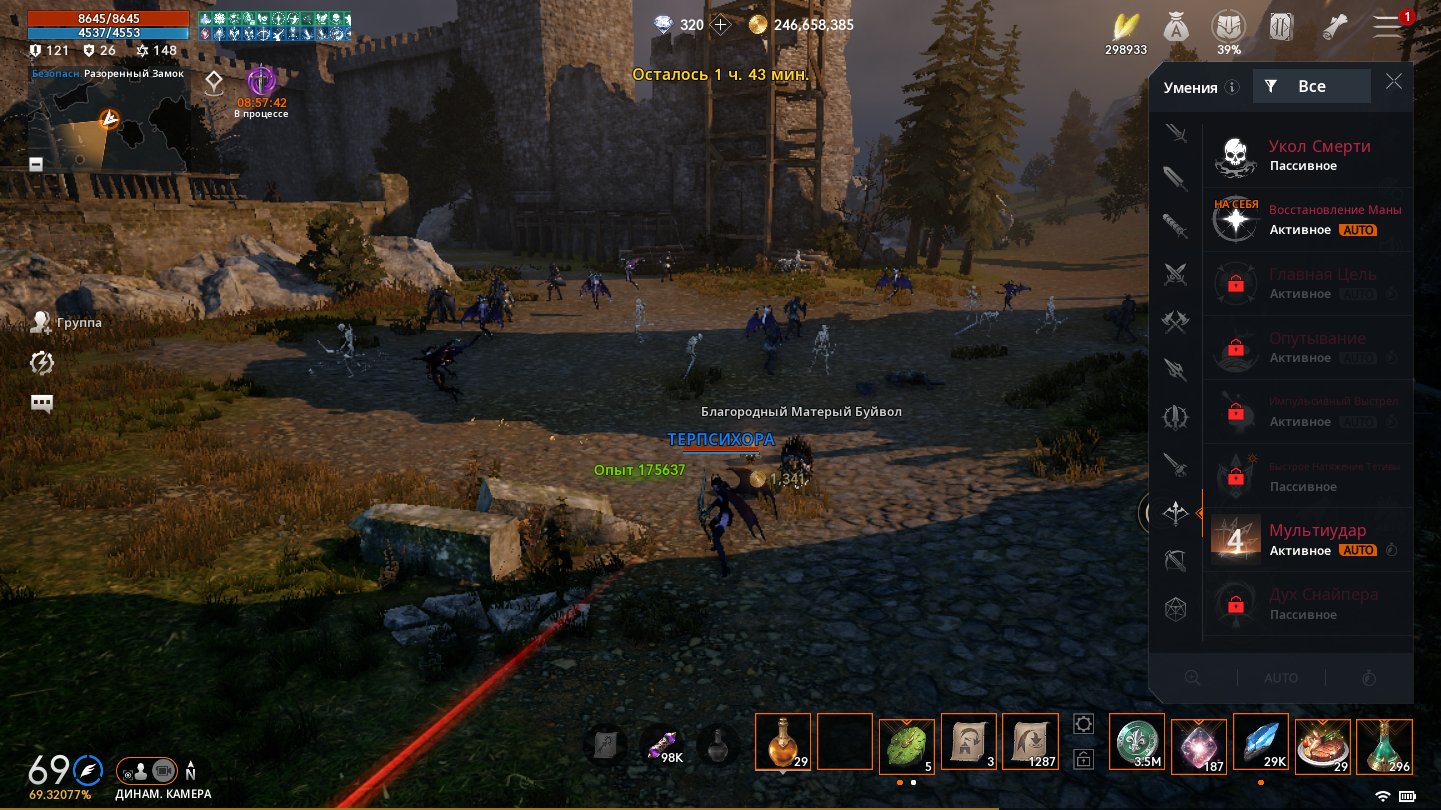Image resolution: width=1441 pixels, height=810 pixels.
Task: Click the minimap of Разоренный Замок
Action: click(108, 125)
